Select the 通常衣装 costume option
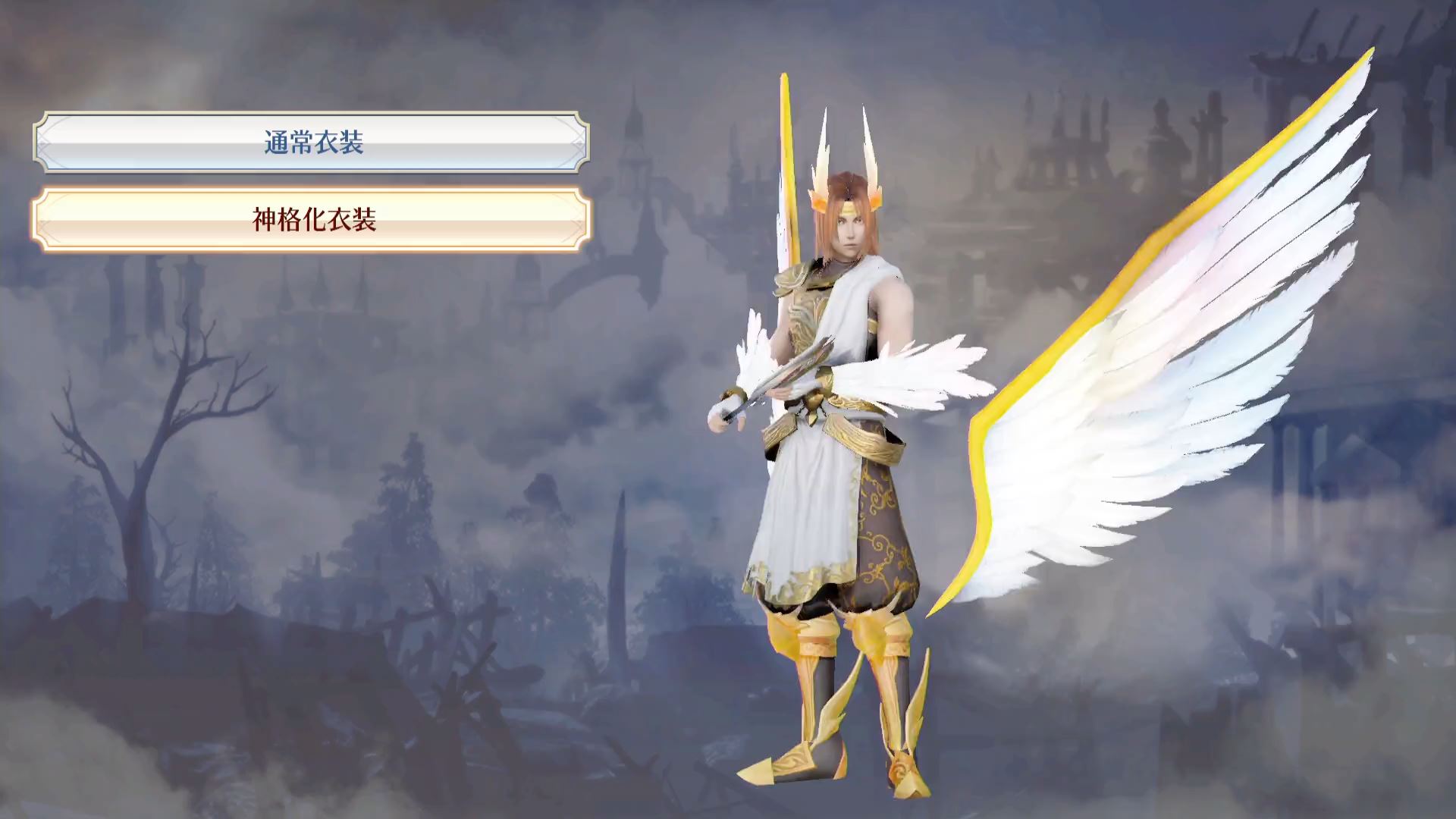The height and width of the screenshot is (819, 1456). pos(312,143)
